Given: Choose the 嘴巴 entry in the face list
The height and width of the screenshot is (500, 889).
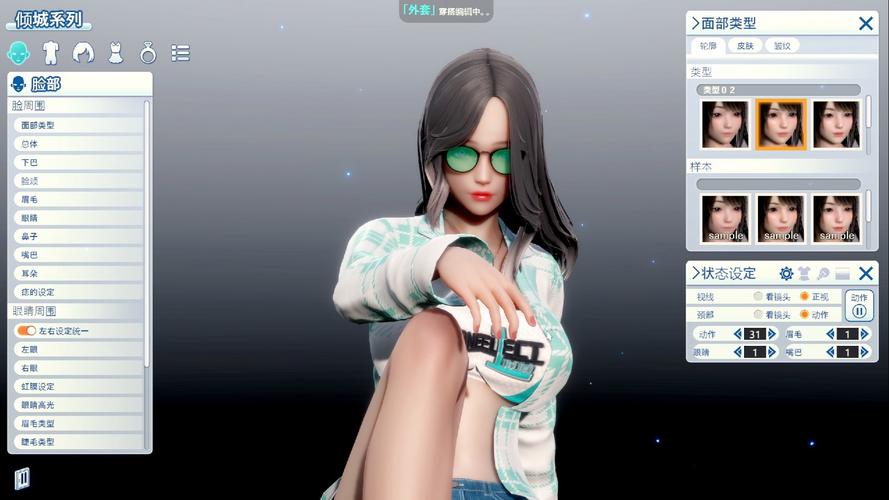Looking at the screenshot, I should coord(78,255).
